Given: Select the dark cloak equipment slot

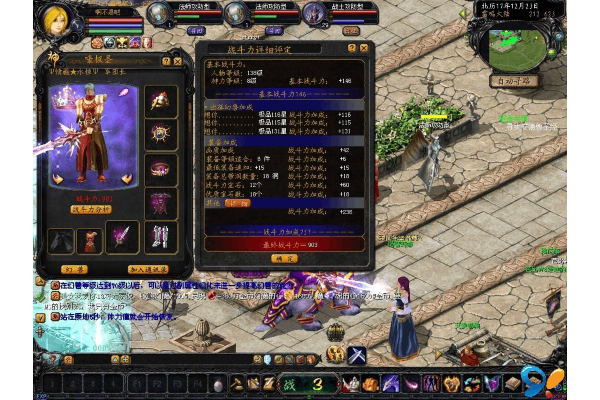Looking at the screenshot, I should click(62, 240).
